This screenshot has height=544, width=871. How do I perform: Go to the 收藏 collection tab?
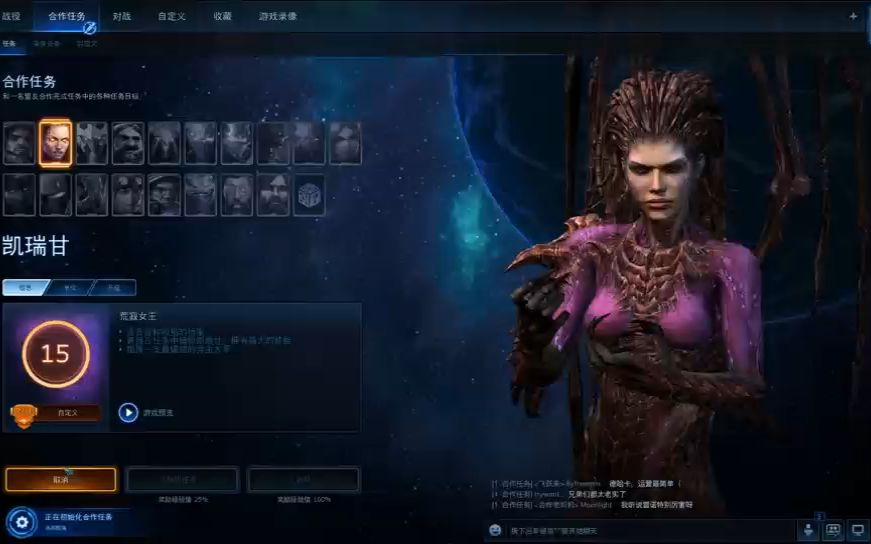[x=222, y=16]
